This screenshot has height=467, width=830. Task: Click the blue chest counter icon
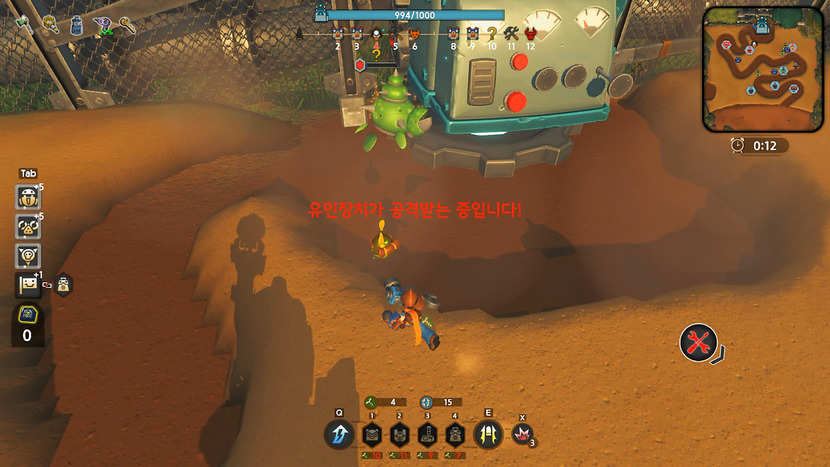tap(28, 316)
